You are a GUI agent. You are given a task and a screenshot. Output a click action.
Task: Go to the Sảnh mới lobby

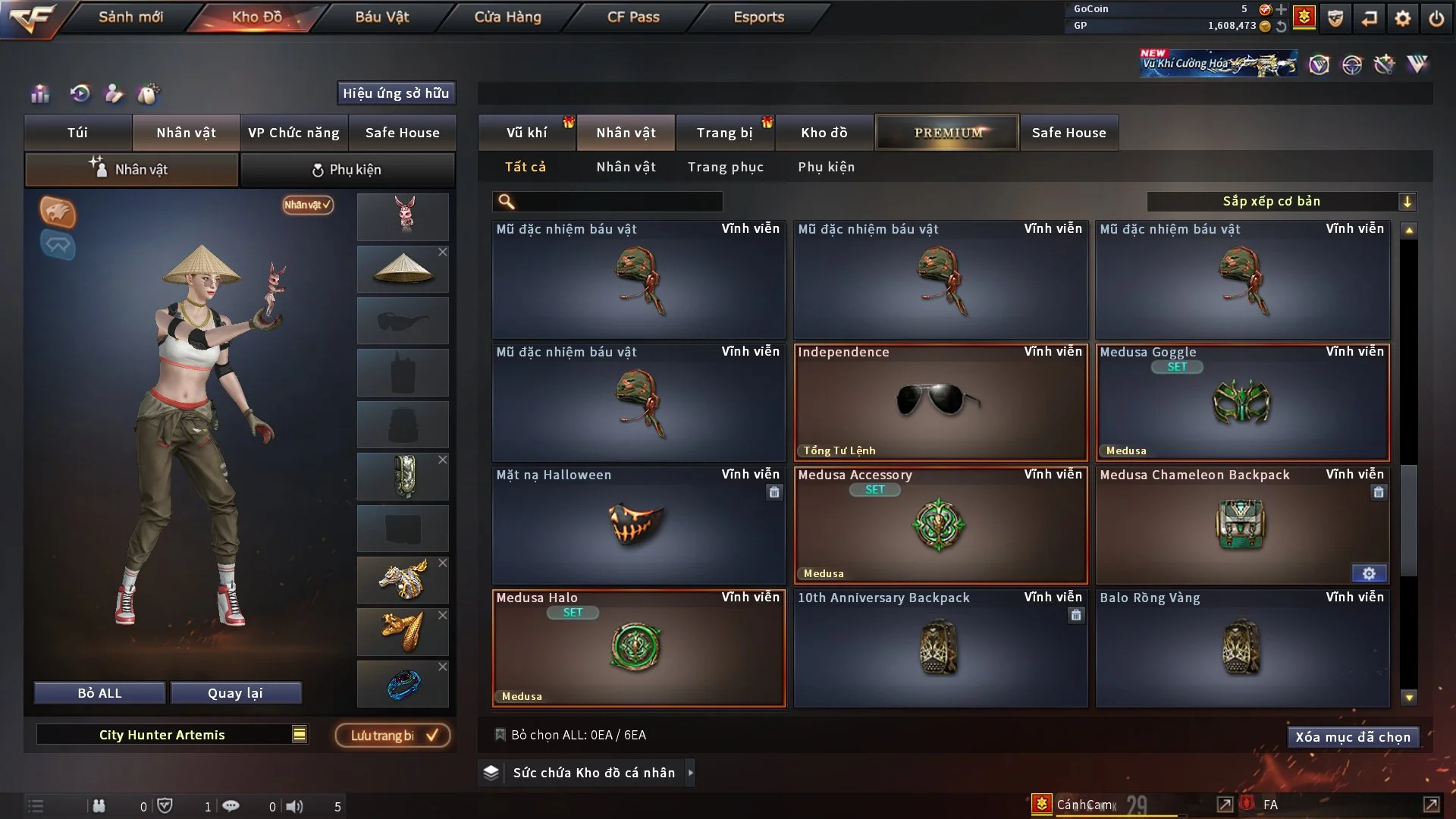[130, 17]
